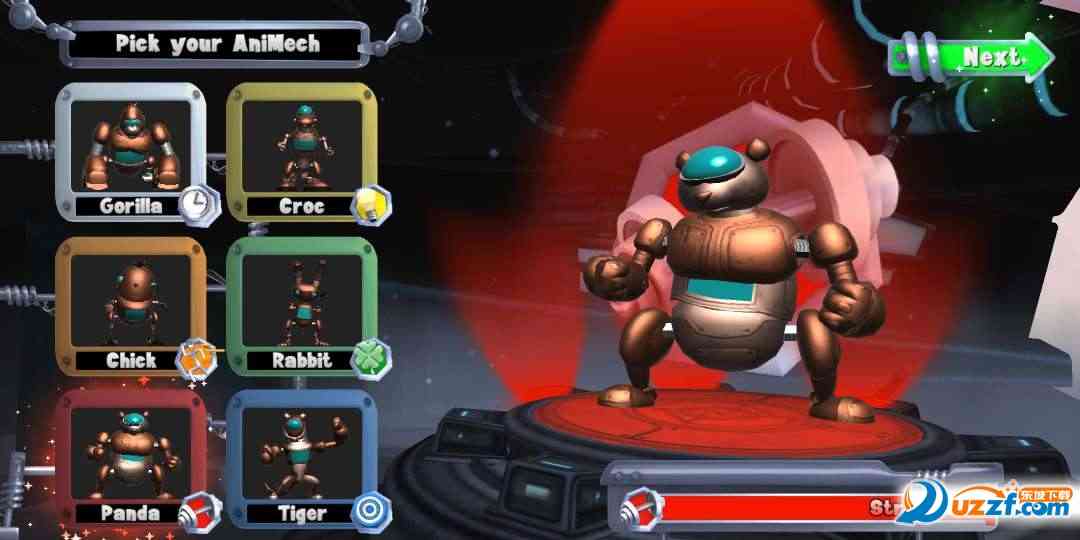Select the Rabbit AniMech

click(302, 304)
